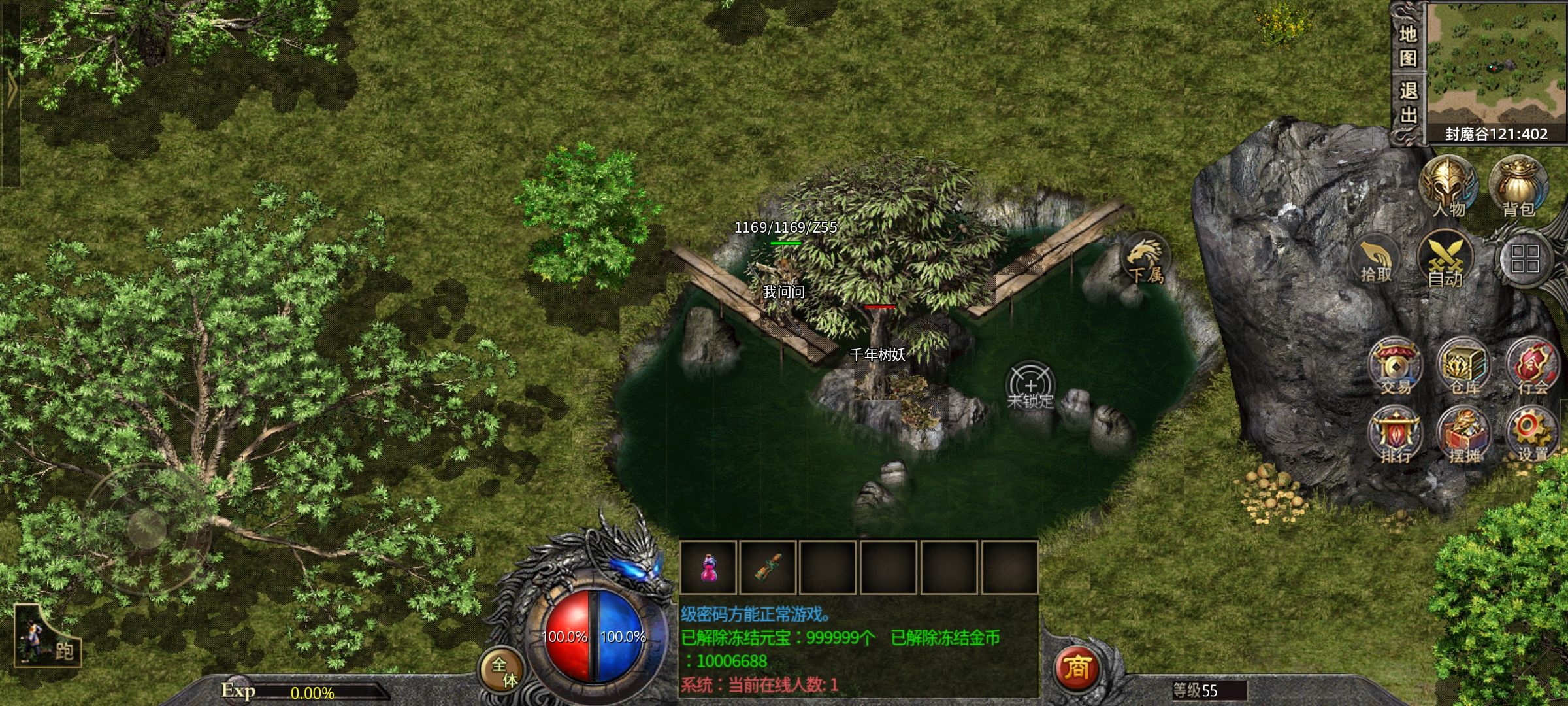
Task: Open the 地图 map button
Action: 1408,46
